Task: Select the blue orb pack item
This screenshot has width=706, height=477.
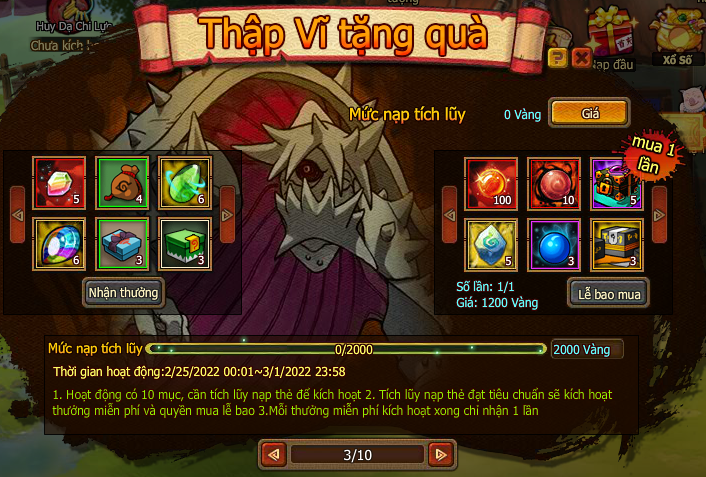Action: pyautogui.click(x=553, y=244)
